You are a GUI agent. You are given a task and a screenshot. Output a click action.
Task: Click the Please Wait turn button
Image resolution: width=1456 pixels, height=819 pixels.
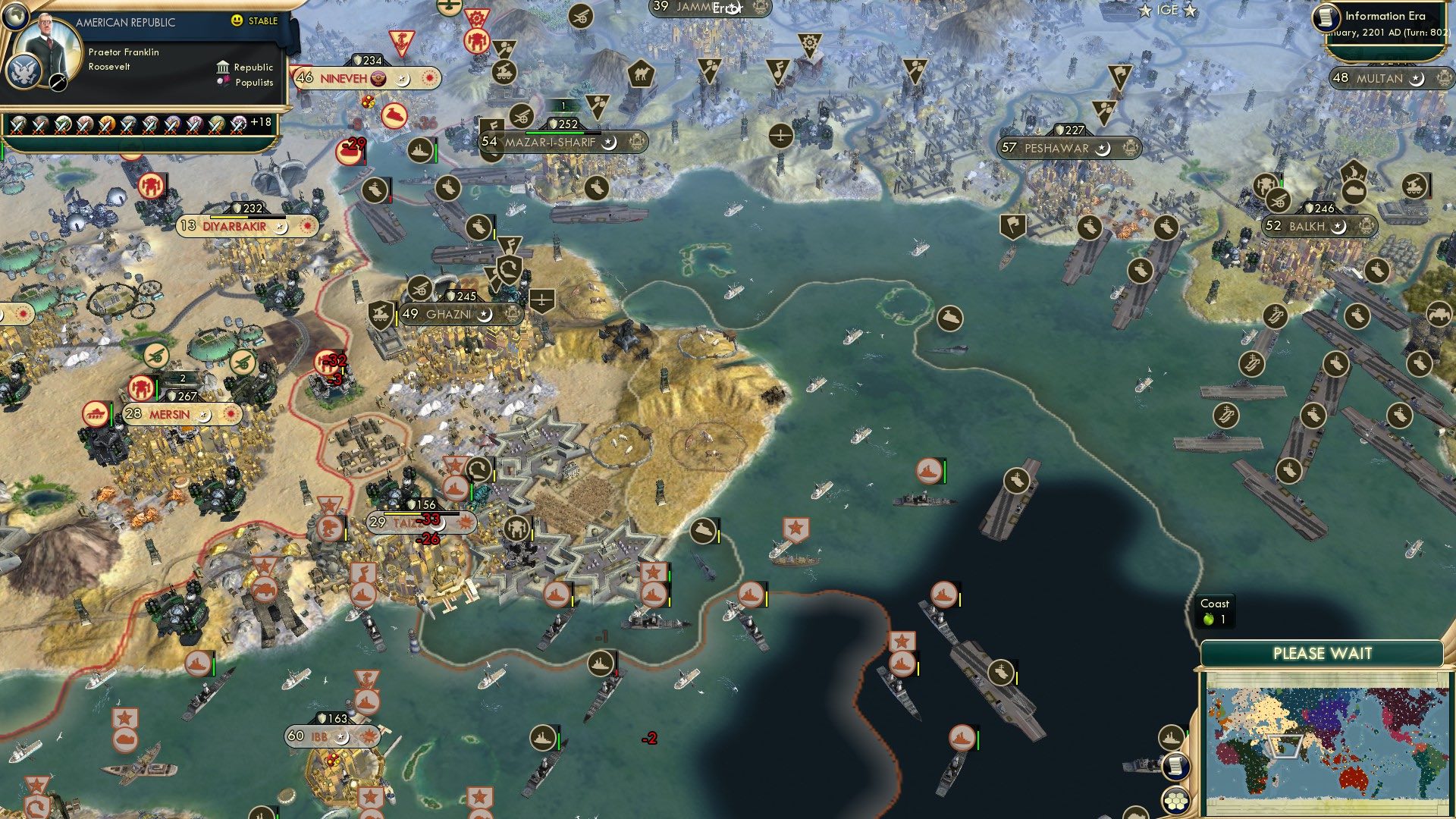pos(1322,654)
